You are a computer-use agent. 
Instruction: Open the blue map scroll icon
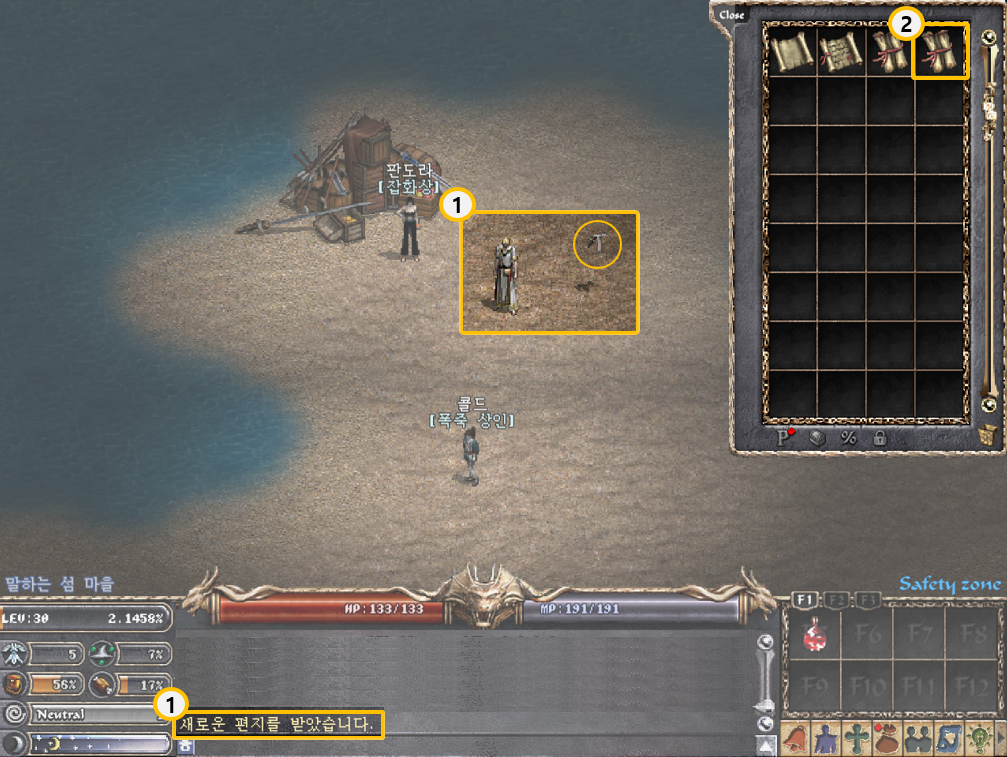pyautogui.click(x=949, y=738)
